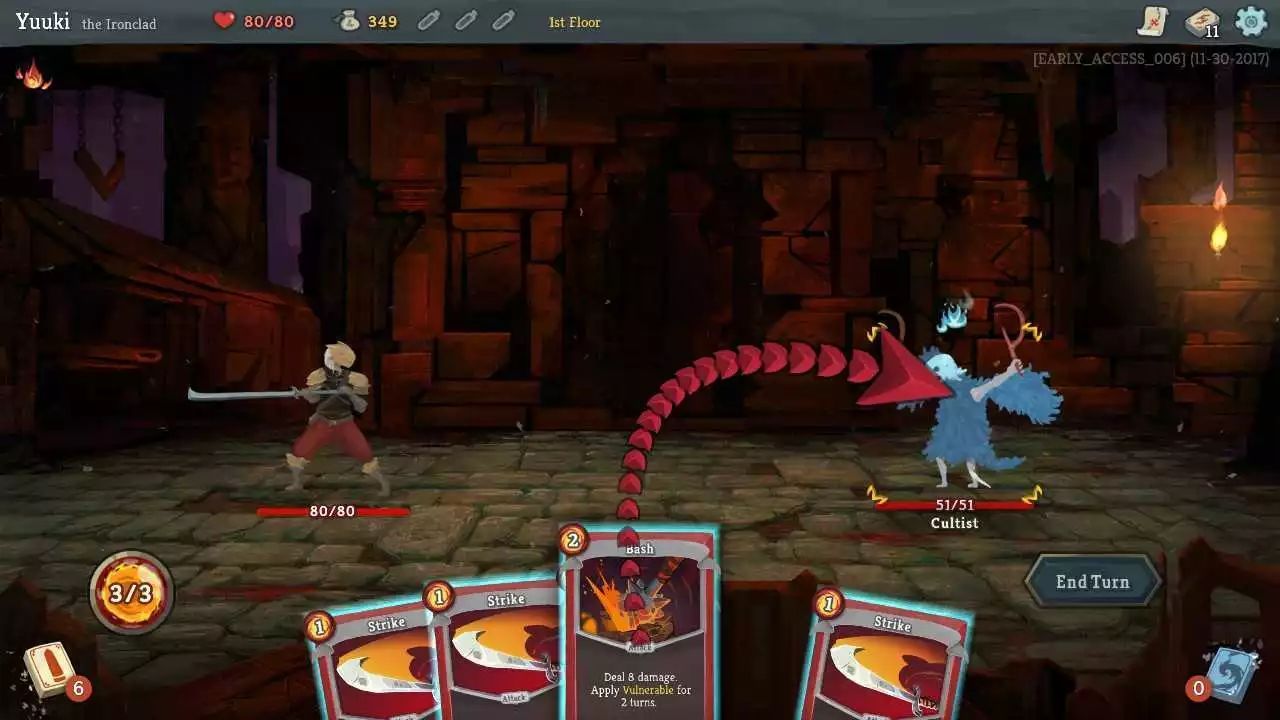This screenshot has height=720, width=1280.
Task: Open the settings gear menu
Action: [x=1250, y=21]
